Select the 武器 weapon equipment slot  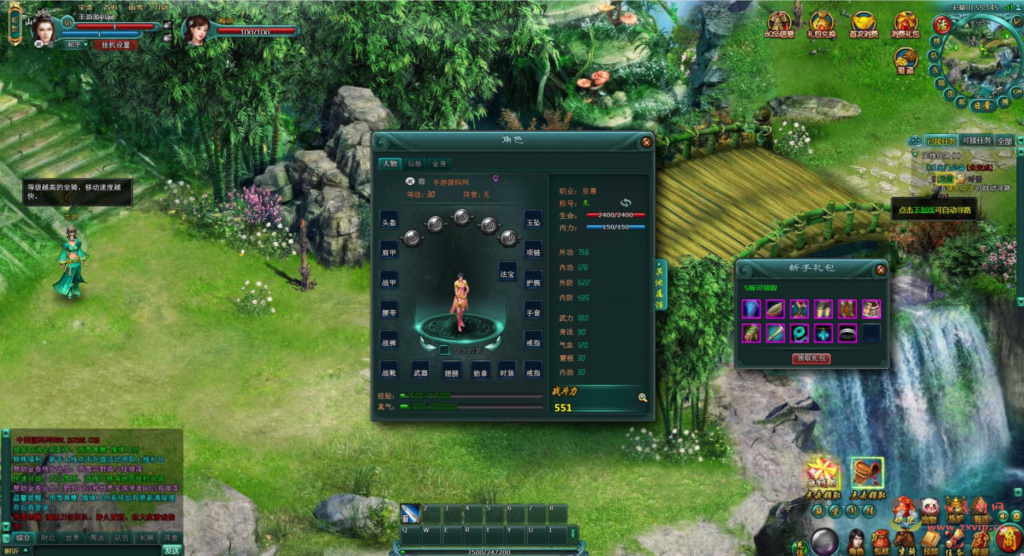[x=421, y=373]
